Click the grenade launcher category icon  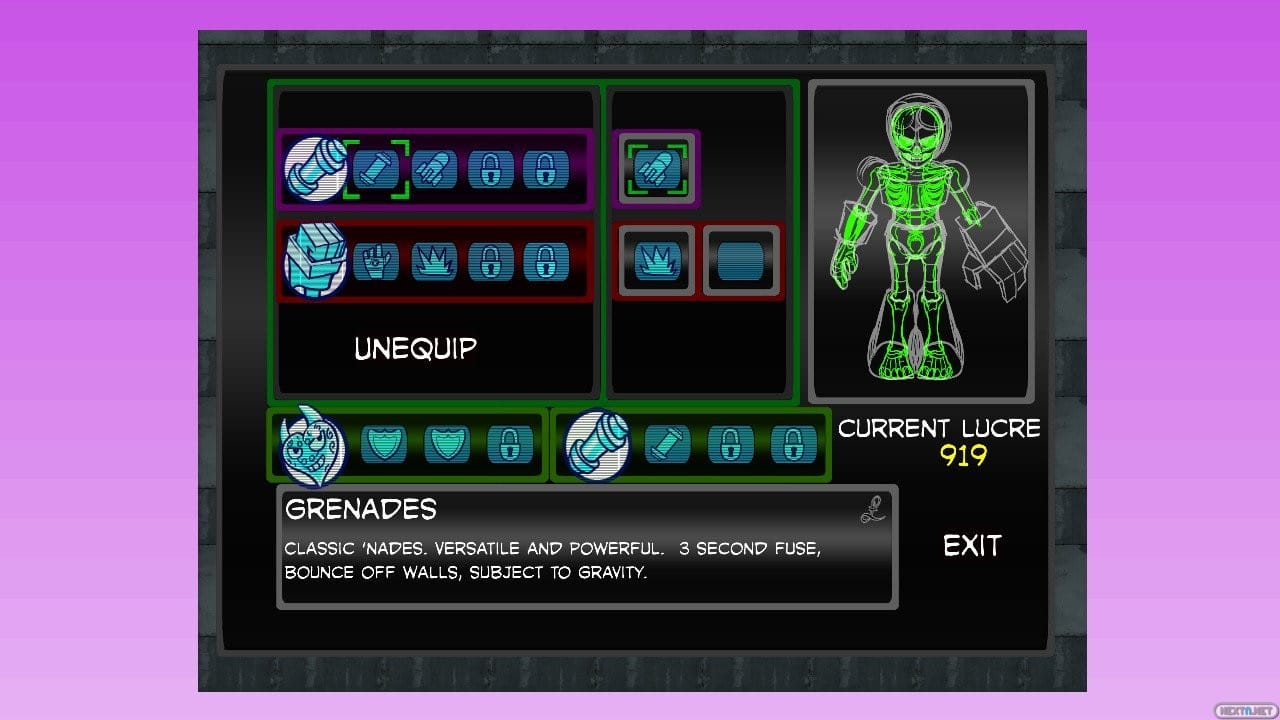315,170
